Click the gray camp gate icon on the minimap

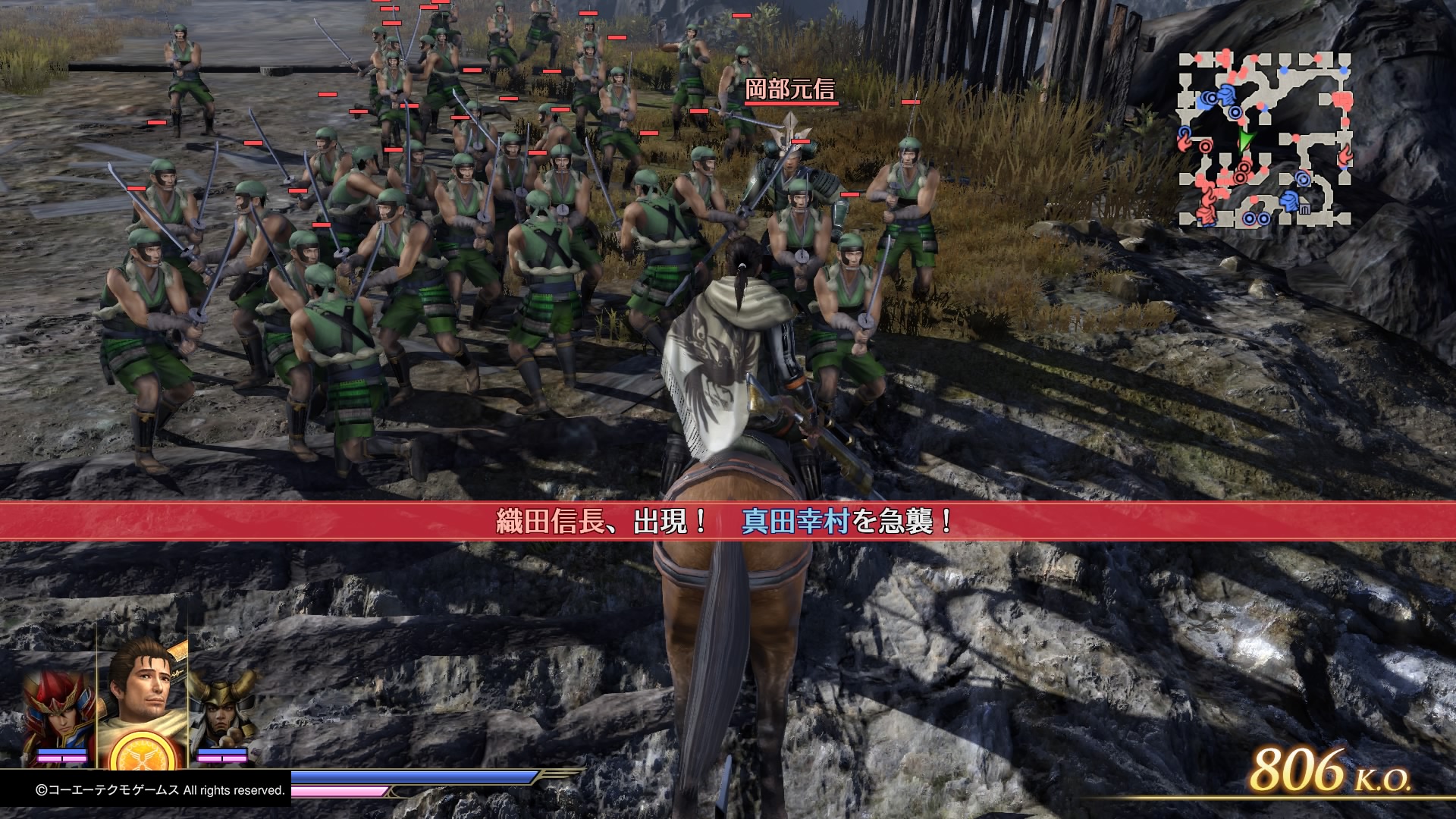(1305, 208)
